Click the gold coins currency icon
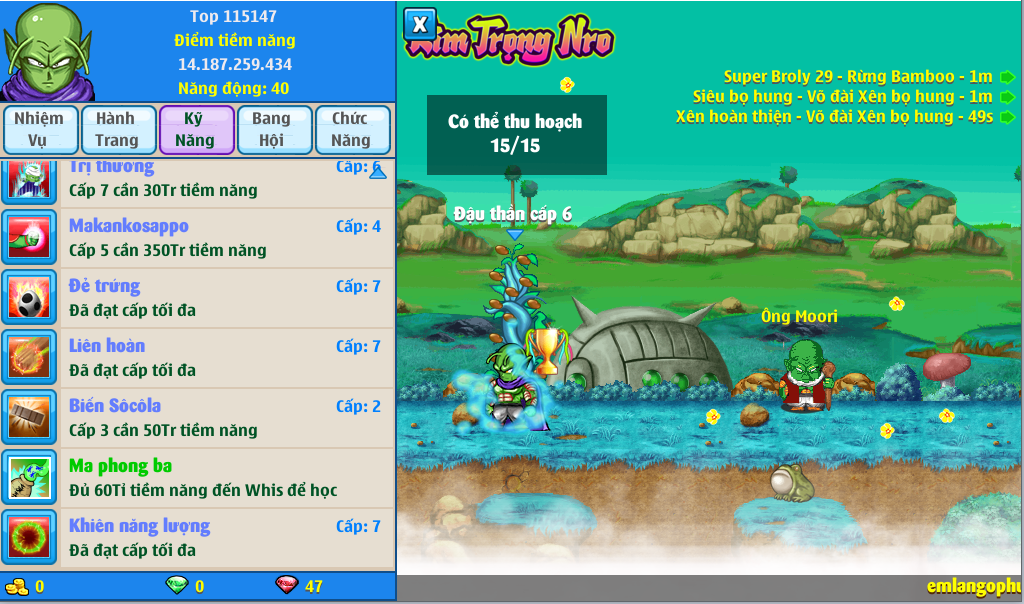This screenshot has width=1024, height=604. pos(16,586)
